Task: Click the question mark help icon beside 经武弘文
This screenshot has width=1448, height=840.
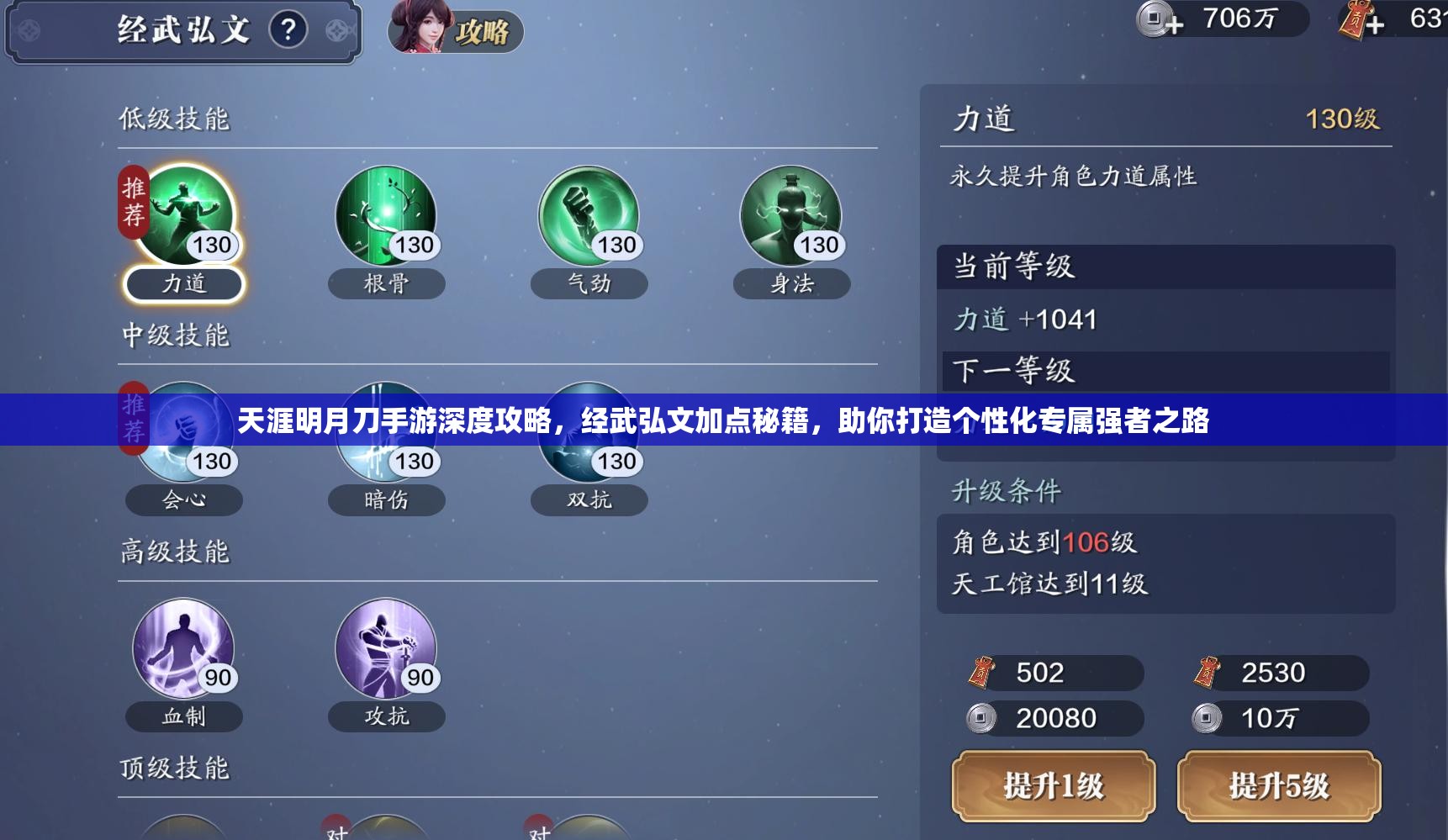Action: click(288, 32)
